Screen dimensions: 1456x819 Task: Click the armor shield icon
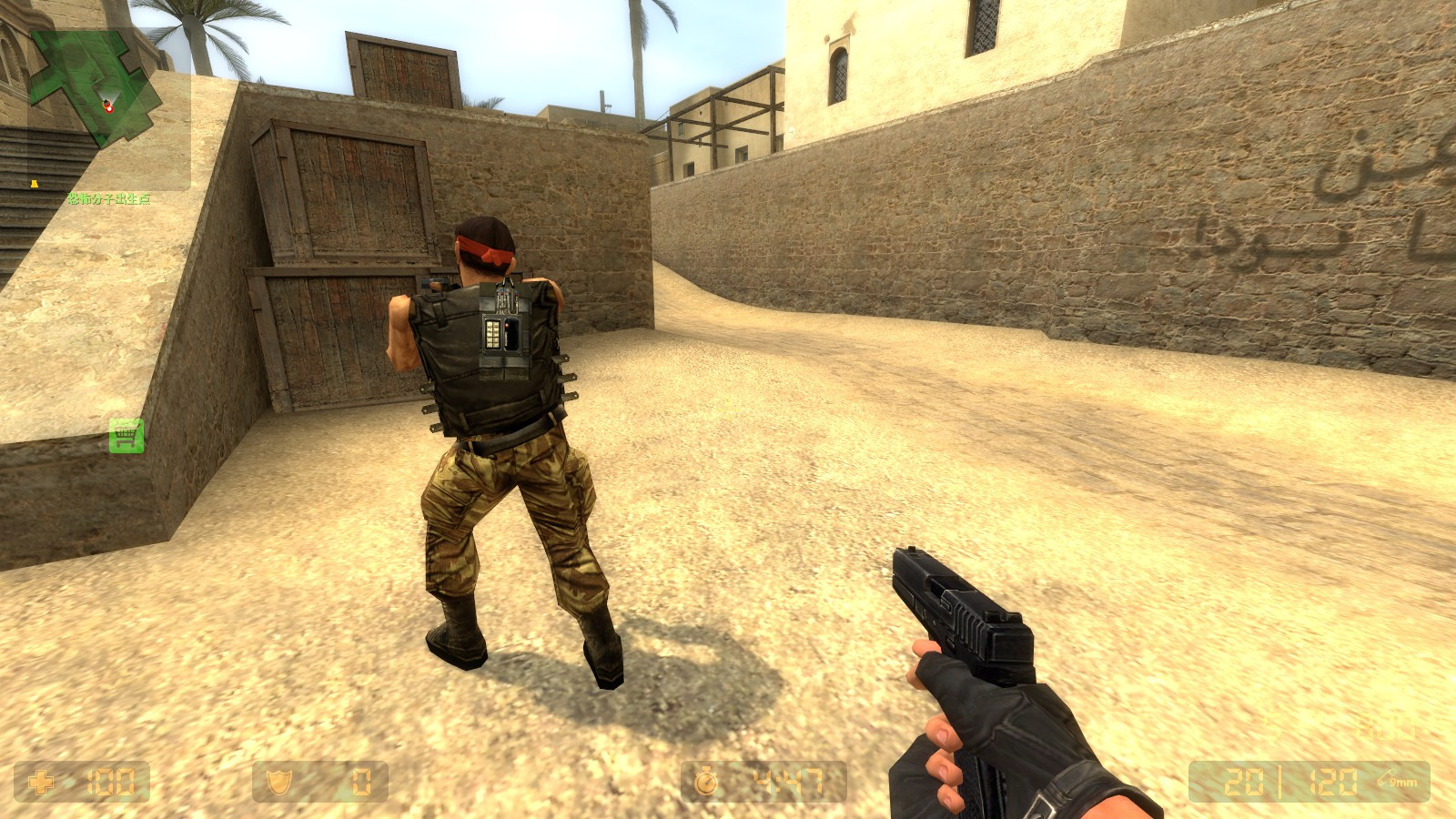(x=280, y=781)
